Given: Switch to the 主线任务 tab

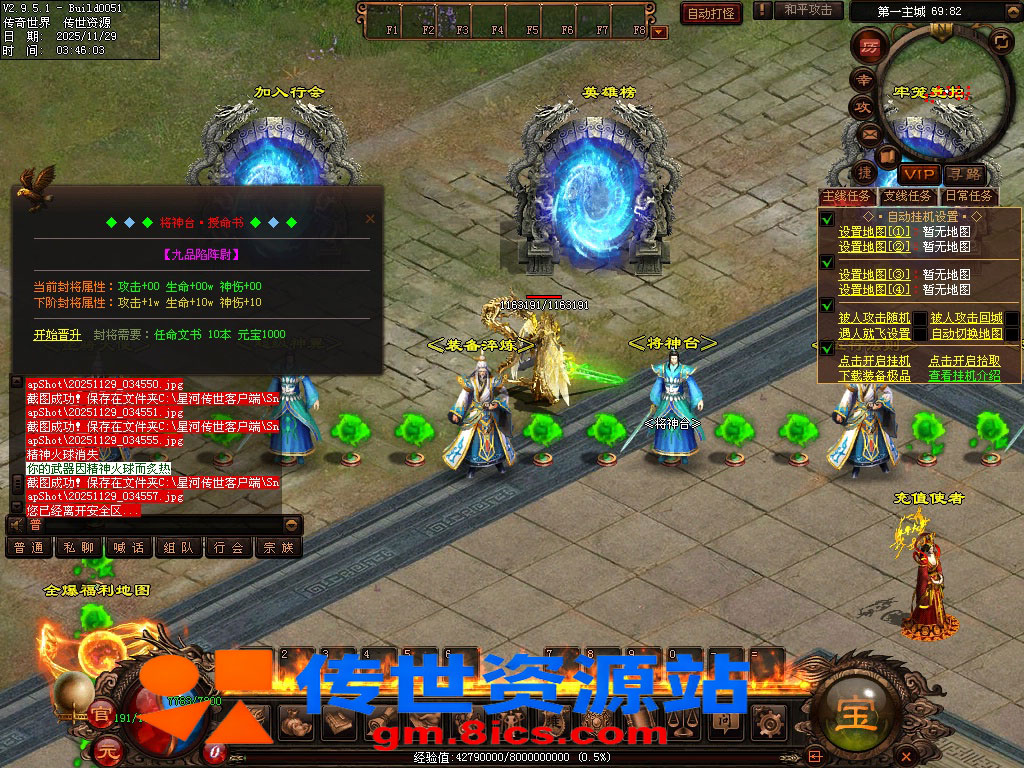Looking at the screenshot, I should coord(847,196).
